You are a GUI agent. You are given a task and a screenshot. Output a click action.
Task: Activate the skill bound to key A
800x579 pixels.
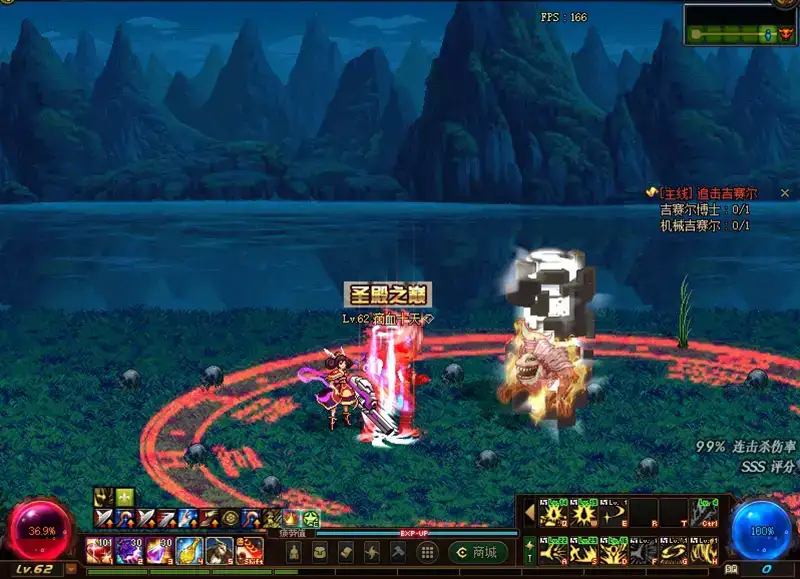pyautogui.click(x=553, y=550)
